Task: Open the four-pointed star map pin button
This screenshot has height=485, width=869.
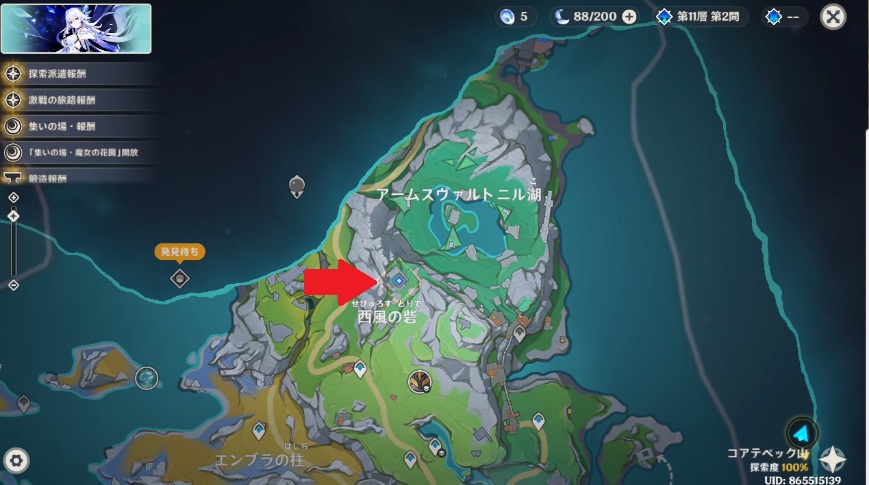Action: point(832,459)
